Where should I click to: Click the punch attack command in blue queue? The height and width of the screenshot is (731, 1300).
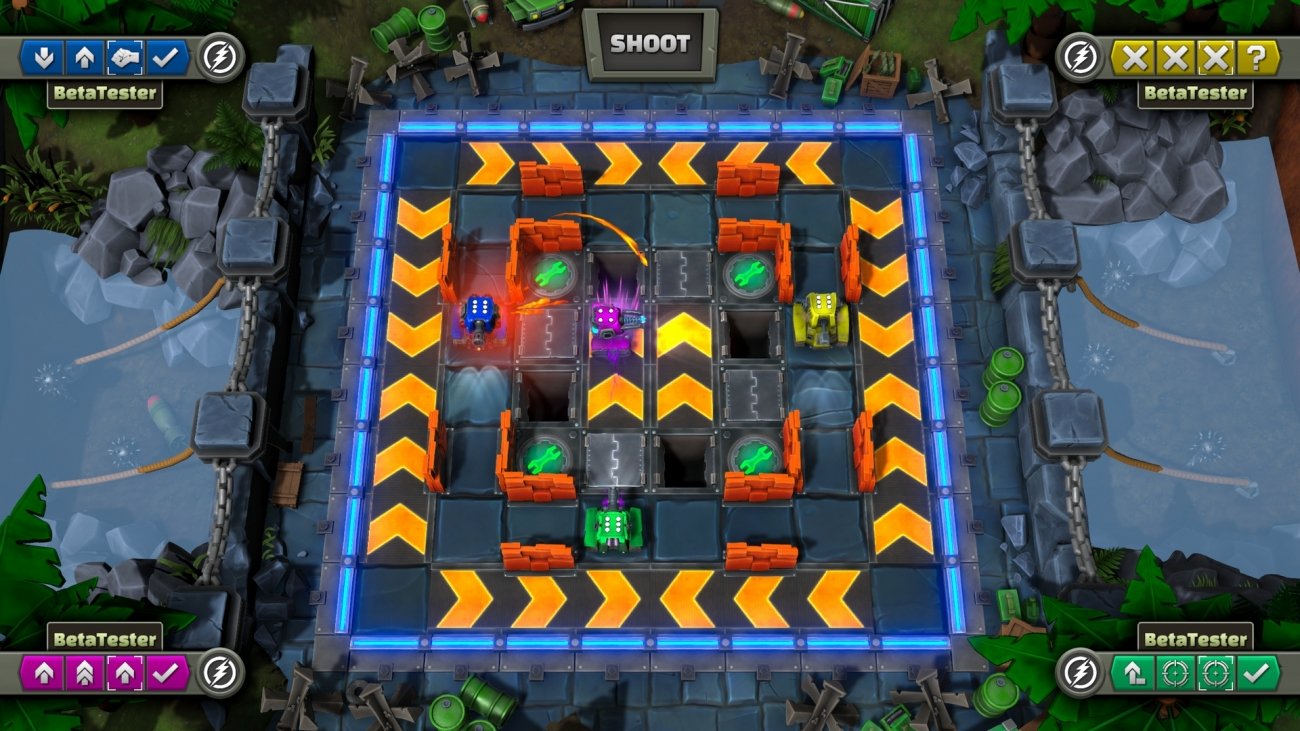pos(125,57)
